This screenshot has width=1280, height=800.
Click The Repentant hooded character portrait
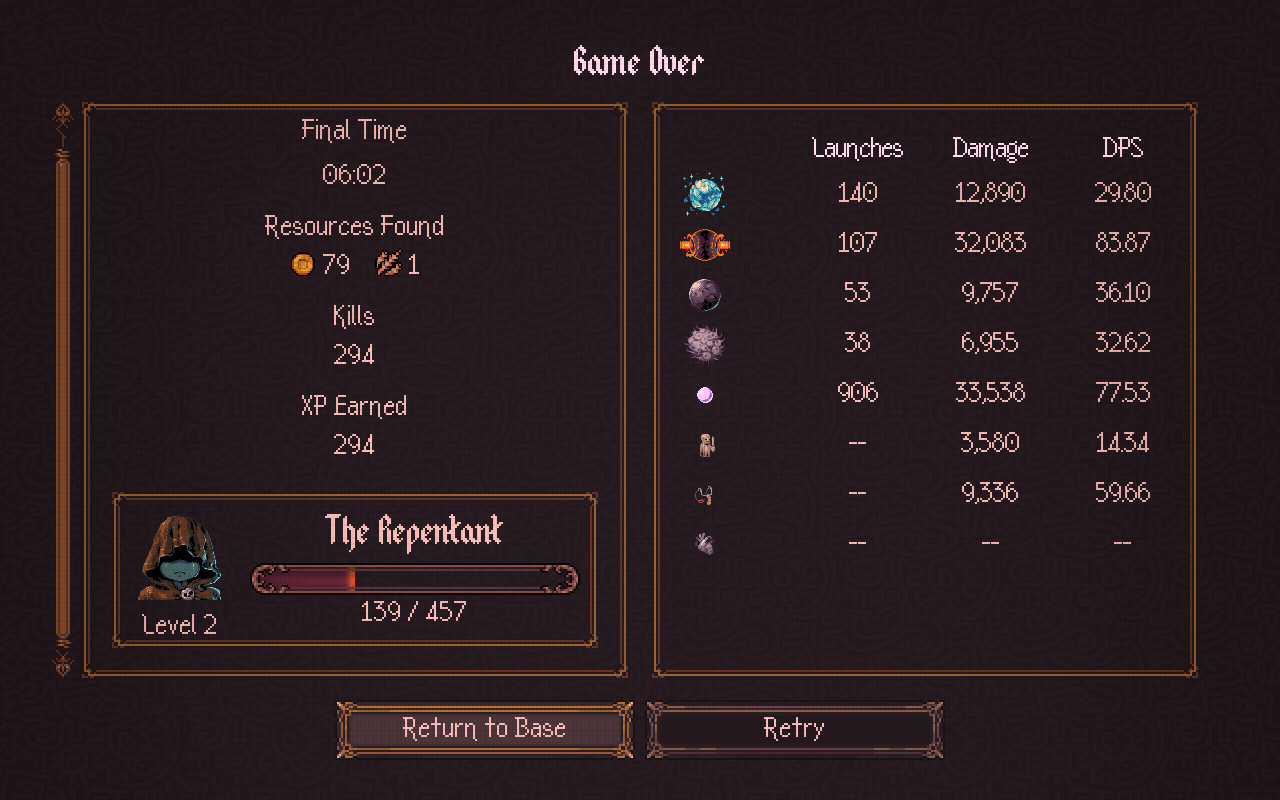tap(180, 560)
